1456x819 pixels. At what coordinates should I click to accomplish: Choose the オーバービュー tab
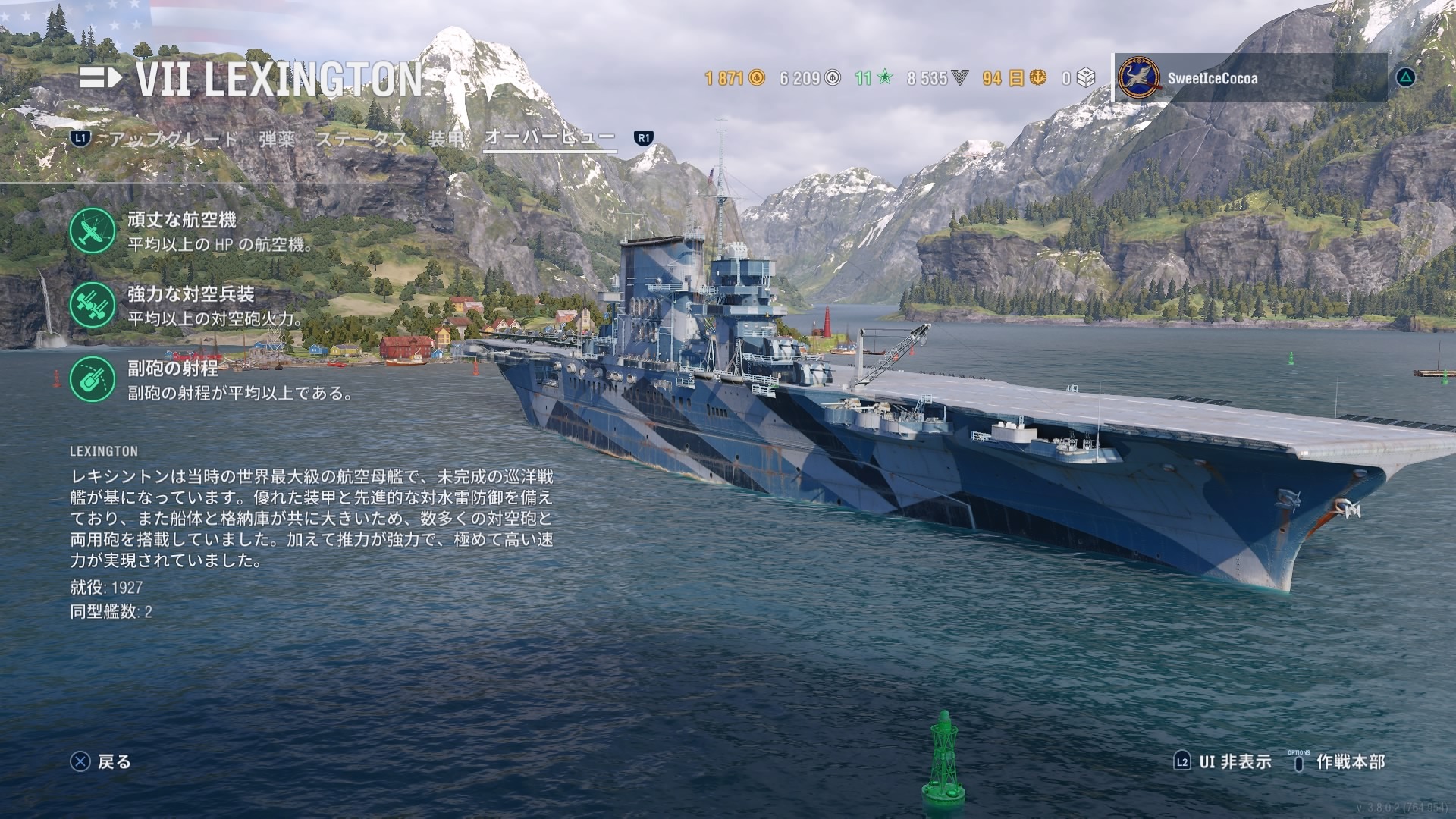(x=550, y=137)
